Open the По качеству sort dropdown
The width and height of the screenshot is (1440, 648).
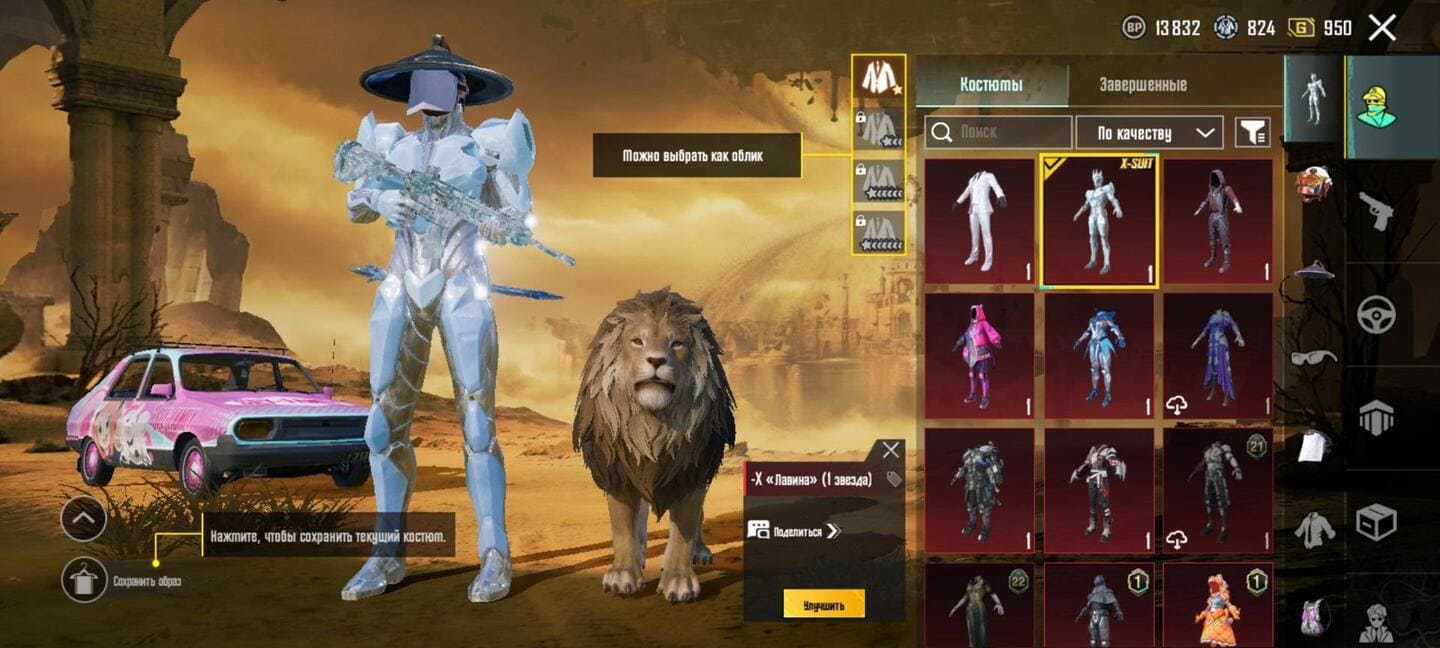pyautogui.click(x=1149, y=132)
